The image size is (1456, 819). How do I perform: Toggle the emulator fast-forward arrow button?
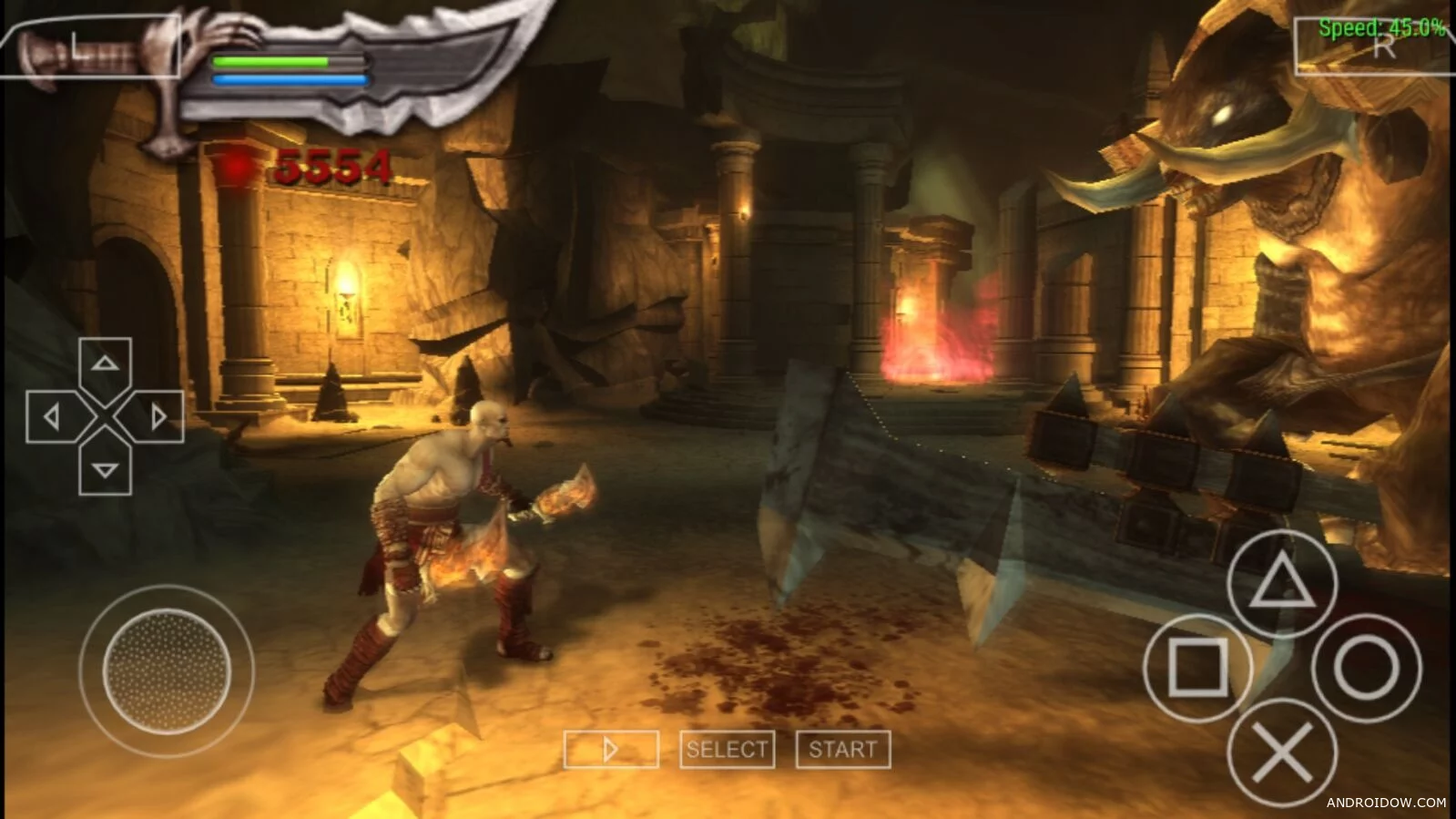[611, 750]
